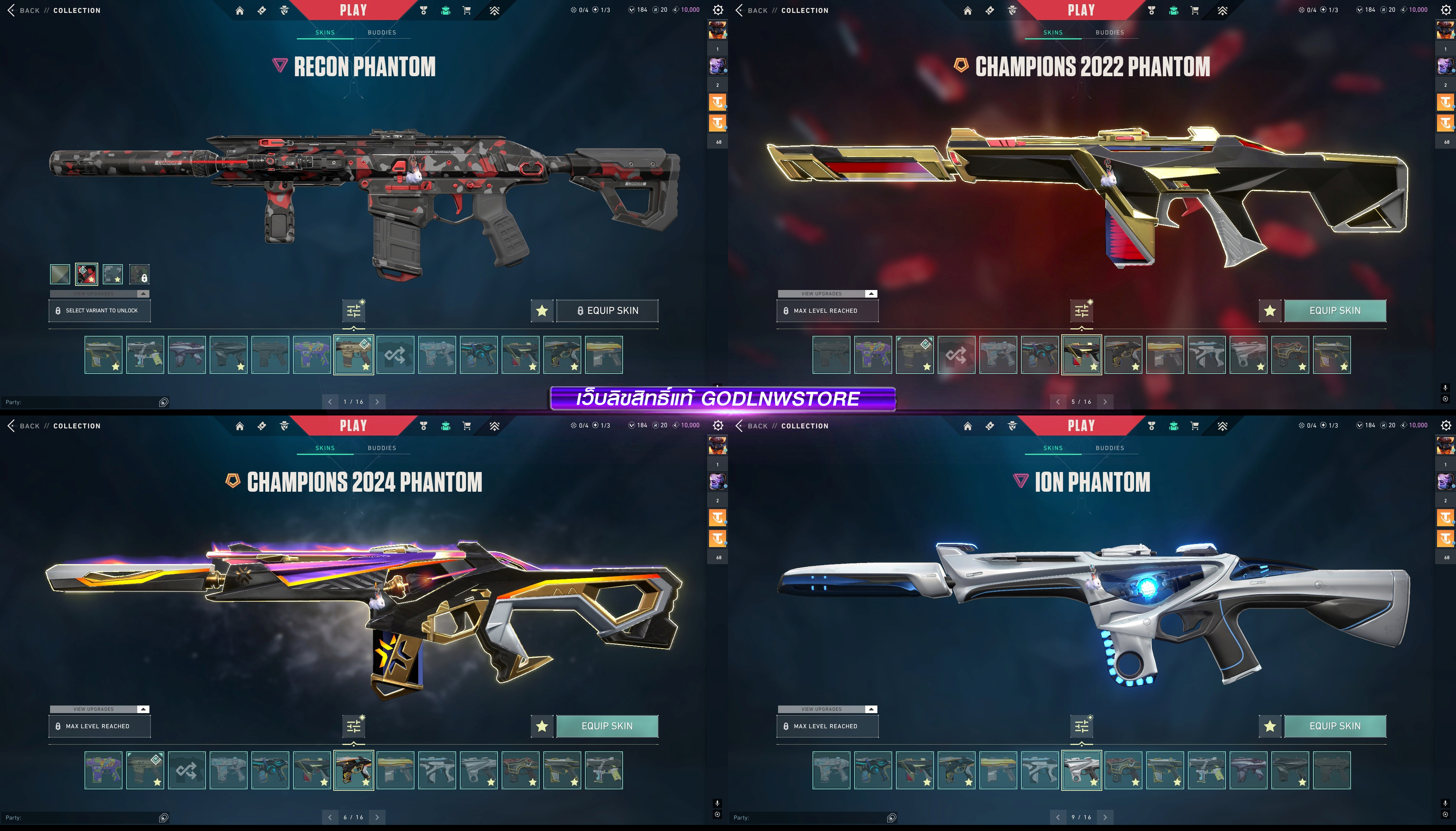The image size is (1456, 831).
Task: Go to the previous page from 9 / 16
Action: pos(1057,817)
